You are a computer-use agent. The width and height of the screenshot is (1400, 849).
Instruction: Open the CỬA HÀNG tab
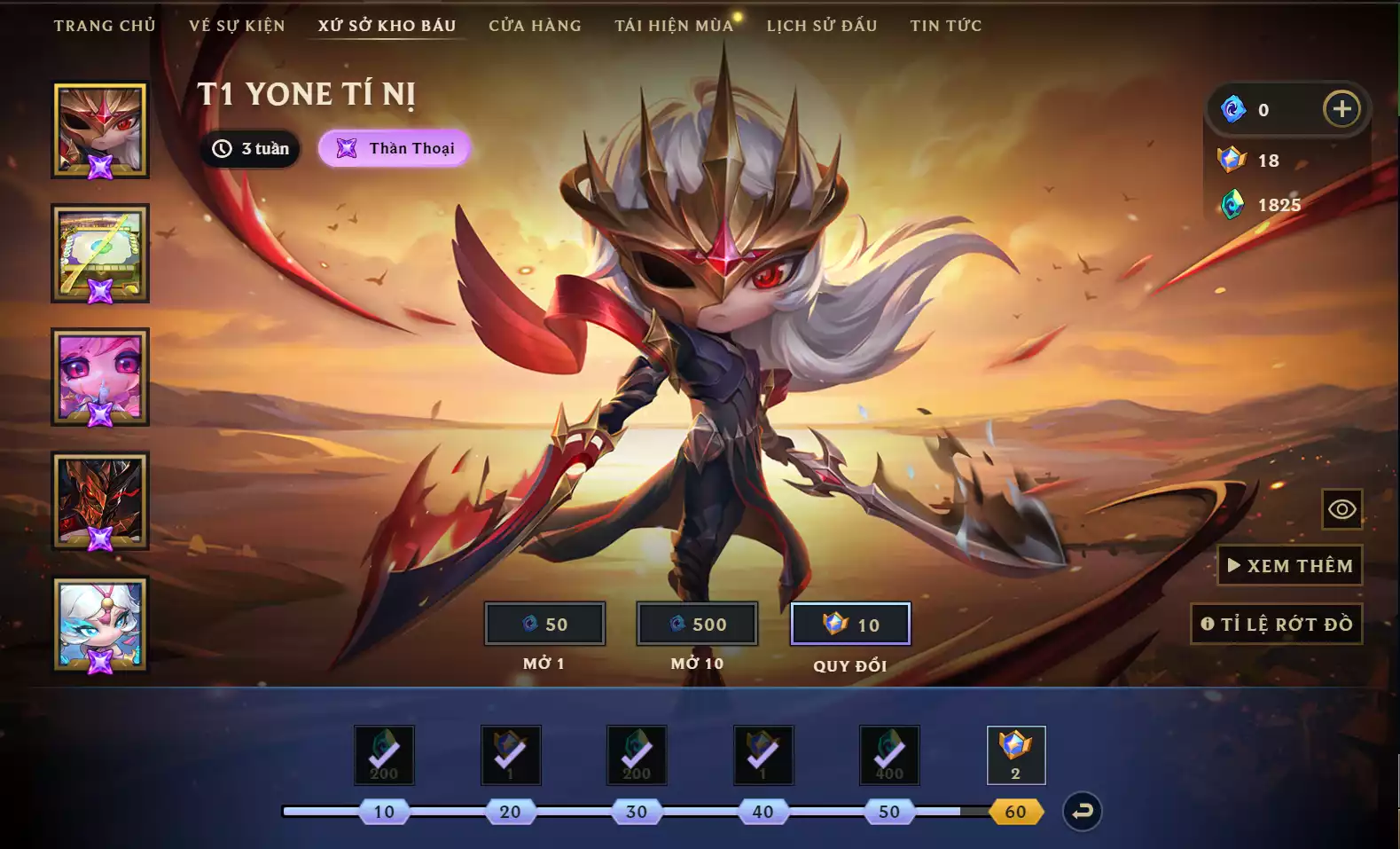[x=534, y=26]
